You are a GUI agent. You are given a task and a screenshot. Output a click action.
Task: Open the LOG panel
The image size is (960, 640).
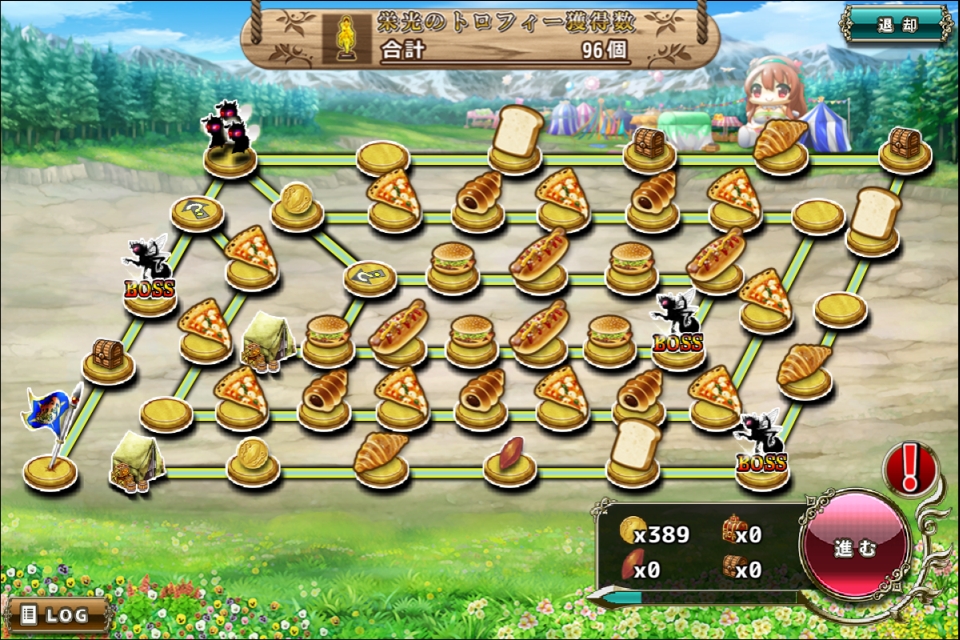coord(56,612)
